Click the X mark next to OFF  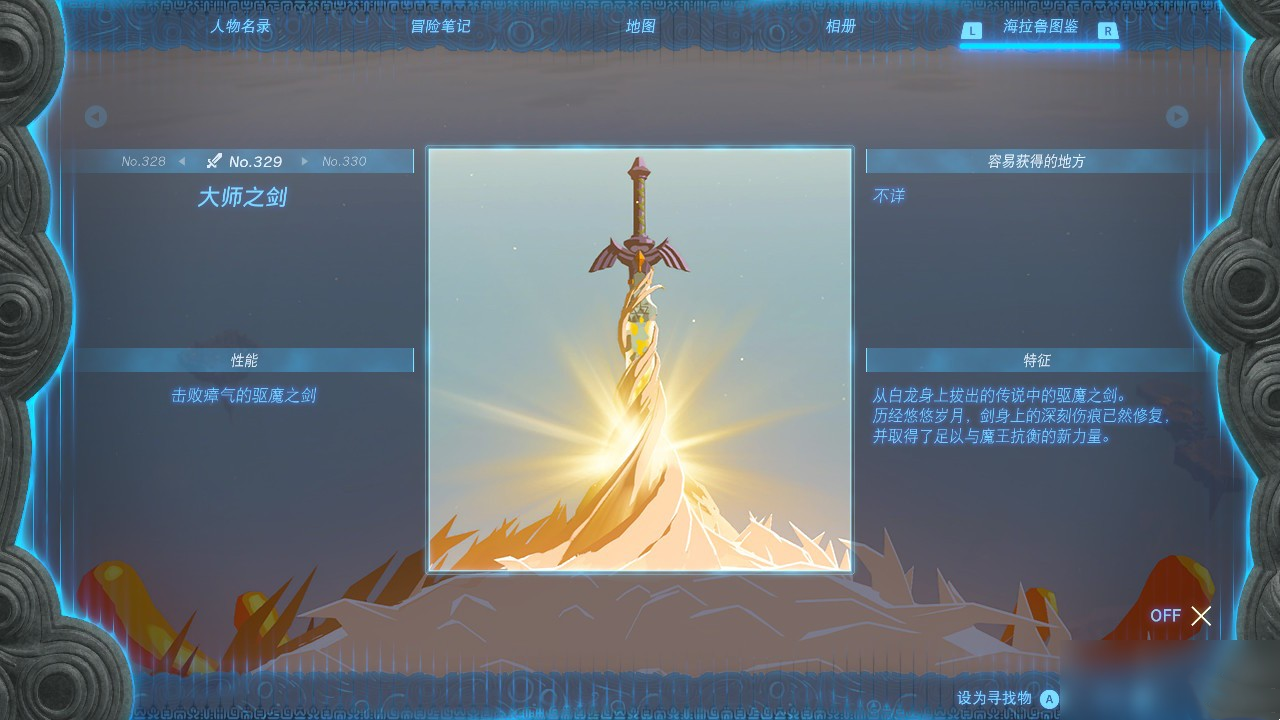point(1201,616)
